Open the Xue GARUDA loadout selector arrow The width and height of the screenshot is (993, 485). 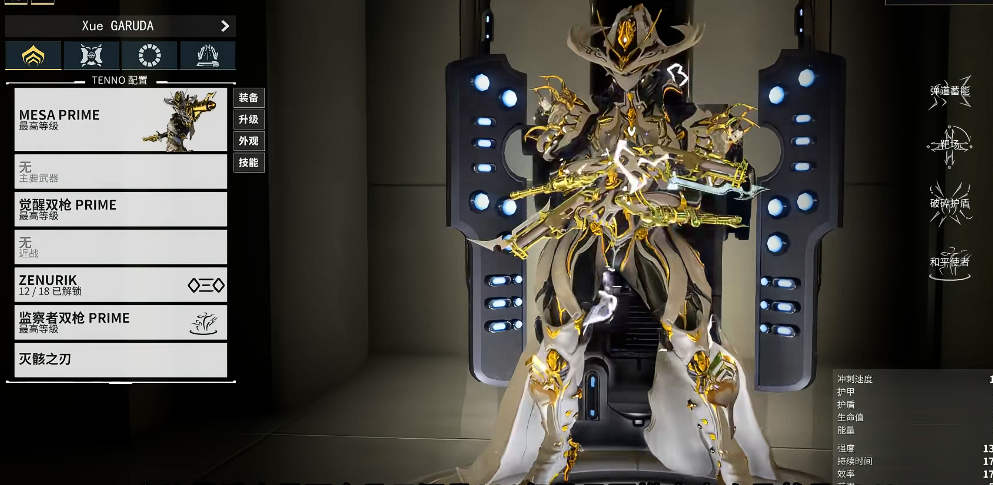pos(225,25)
